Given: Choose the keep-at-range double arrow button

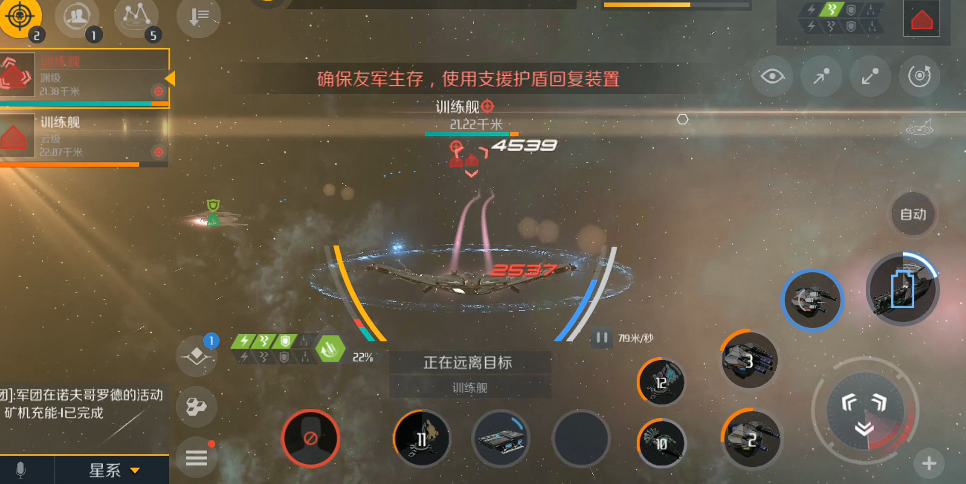Looking at the screenshot, I should [x=870, y=76].
